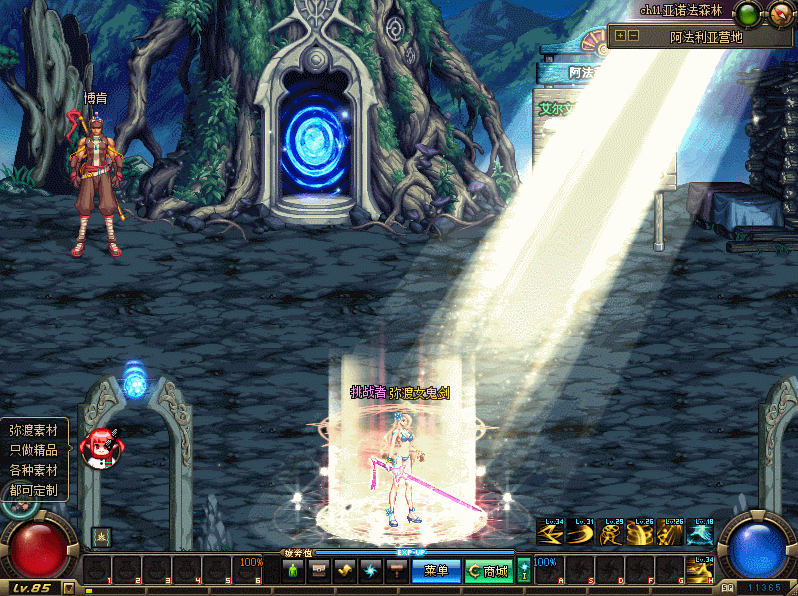Click the 阿法利亚营地 location bar
Screen dimensions: 798x596
706,37
